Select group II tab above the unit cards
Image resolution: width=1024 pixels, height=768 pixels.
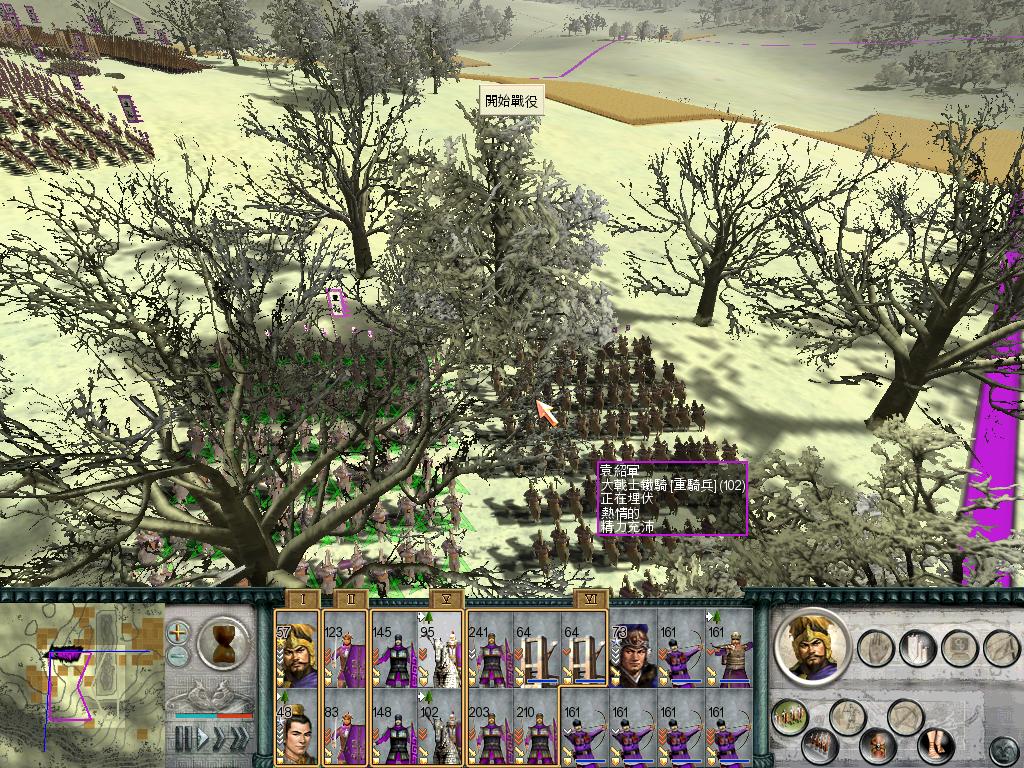(350, 598)
